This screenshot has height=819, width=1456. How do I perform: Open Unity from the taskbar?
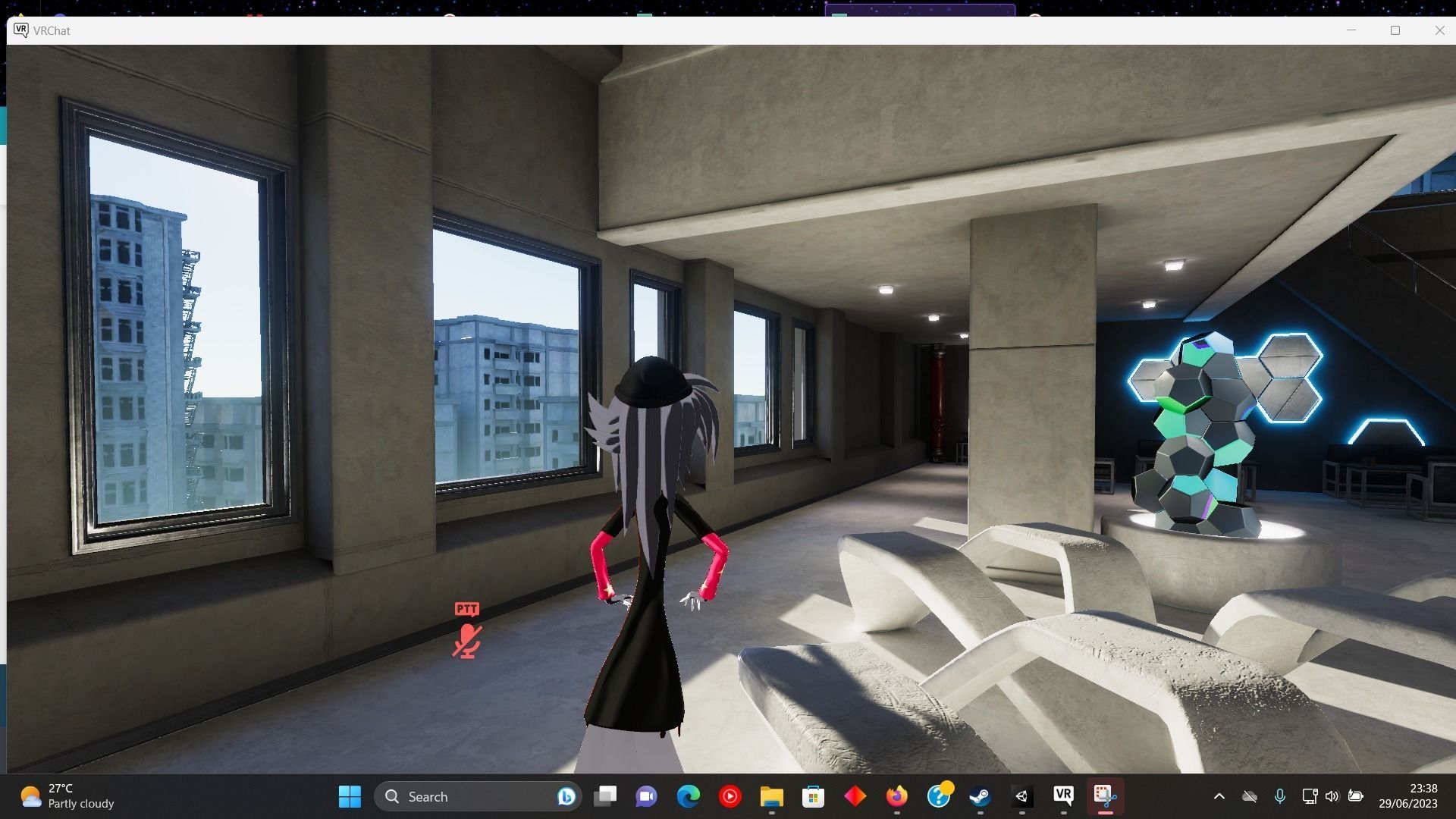point(1021,796)
